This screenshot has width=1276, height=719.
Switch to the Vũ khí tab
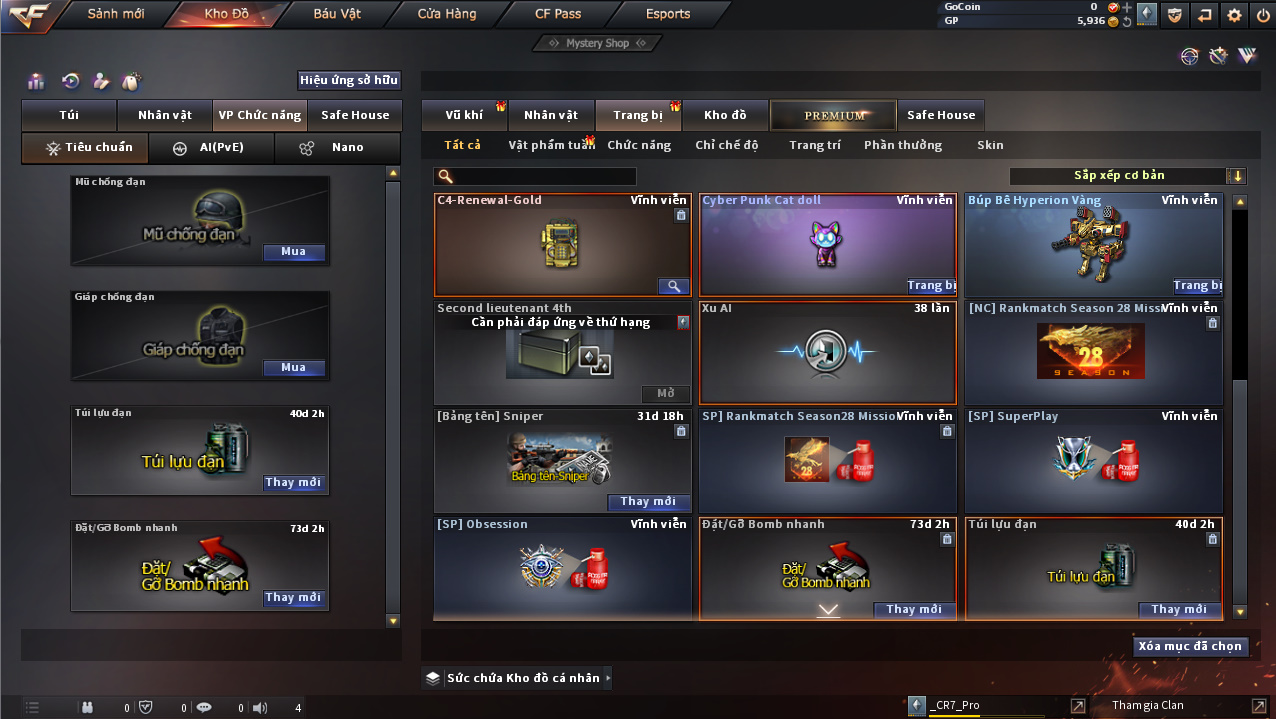(x=464, y=115)
